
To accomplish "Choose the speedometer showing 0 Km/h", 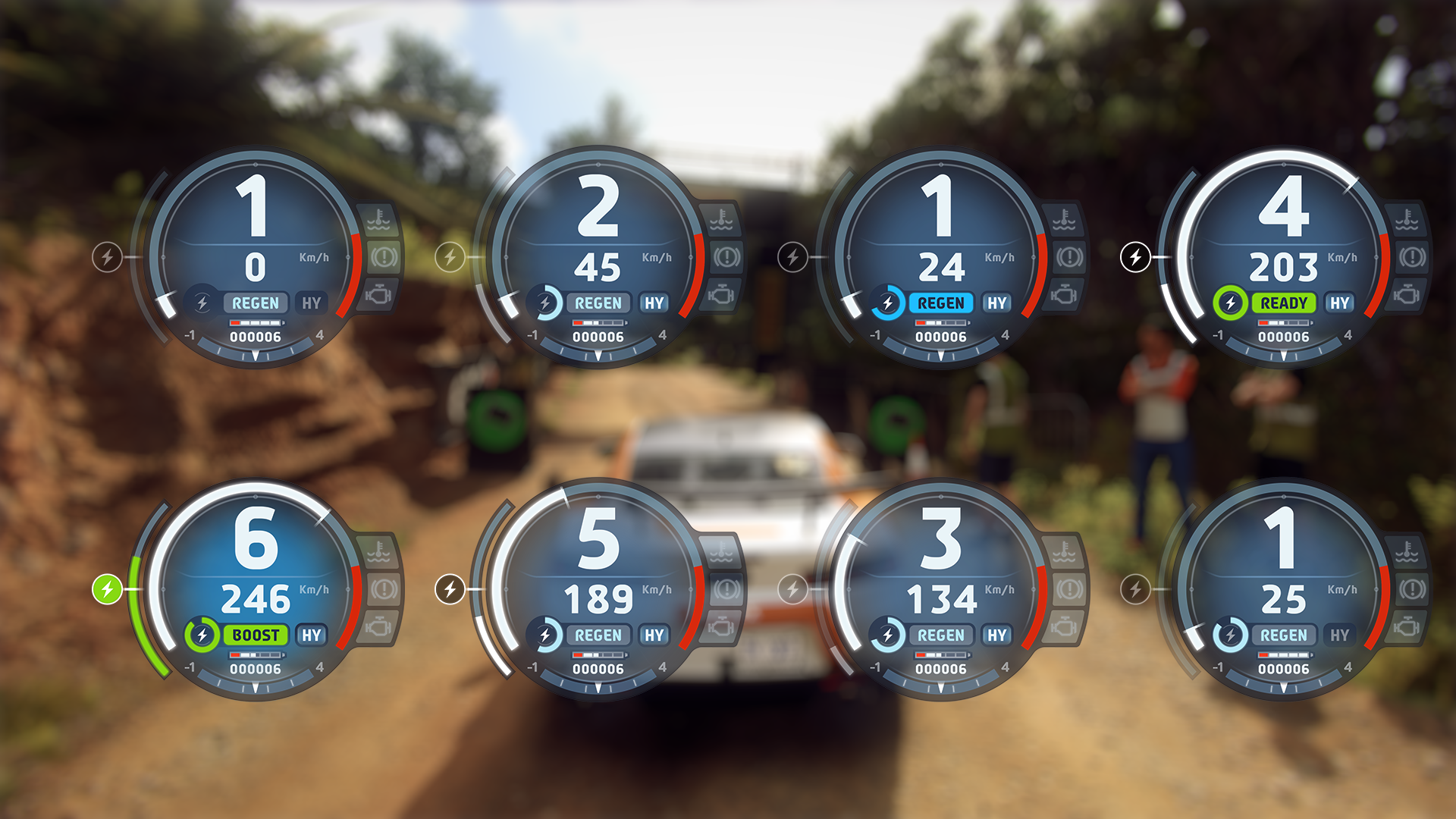I will click(256, 258).
